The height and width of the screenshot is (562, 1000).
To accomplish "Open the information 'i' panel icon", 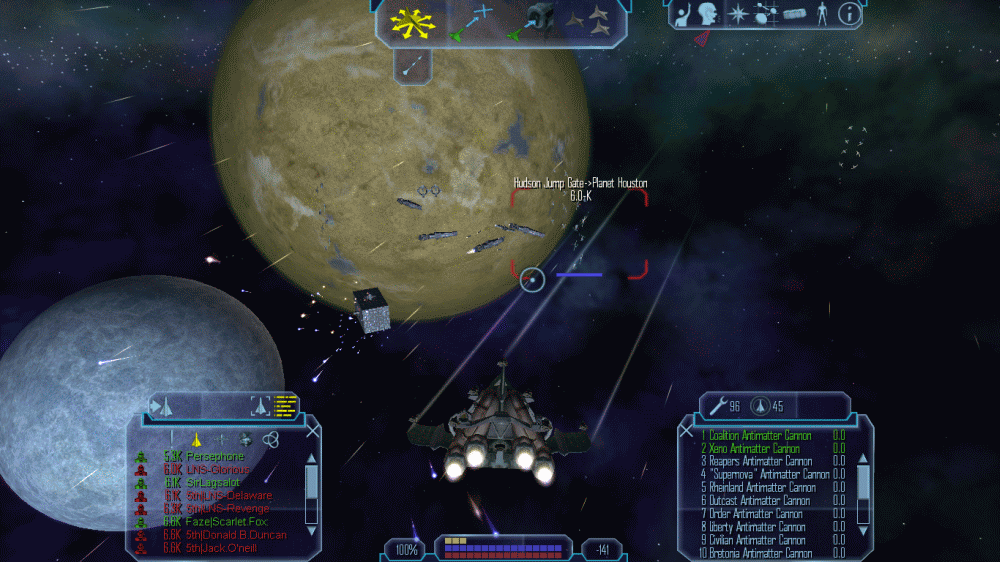I will coord(849,14).
